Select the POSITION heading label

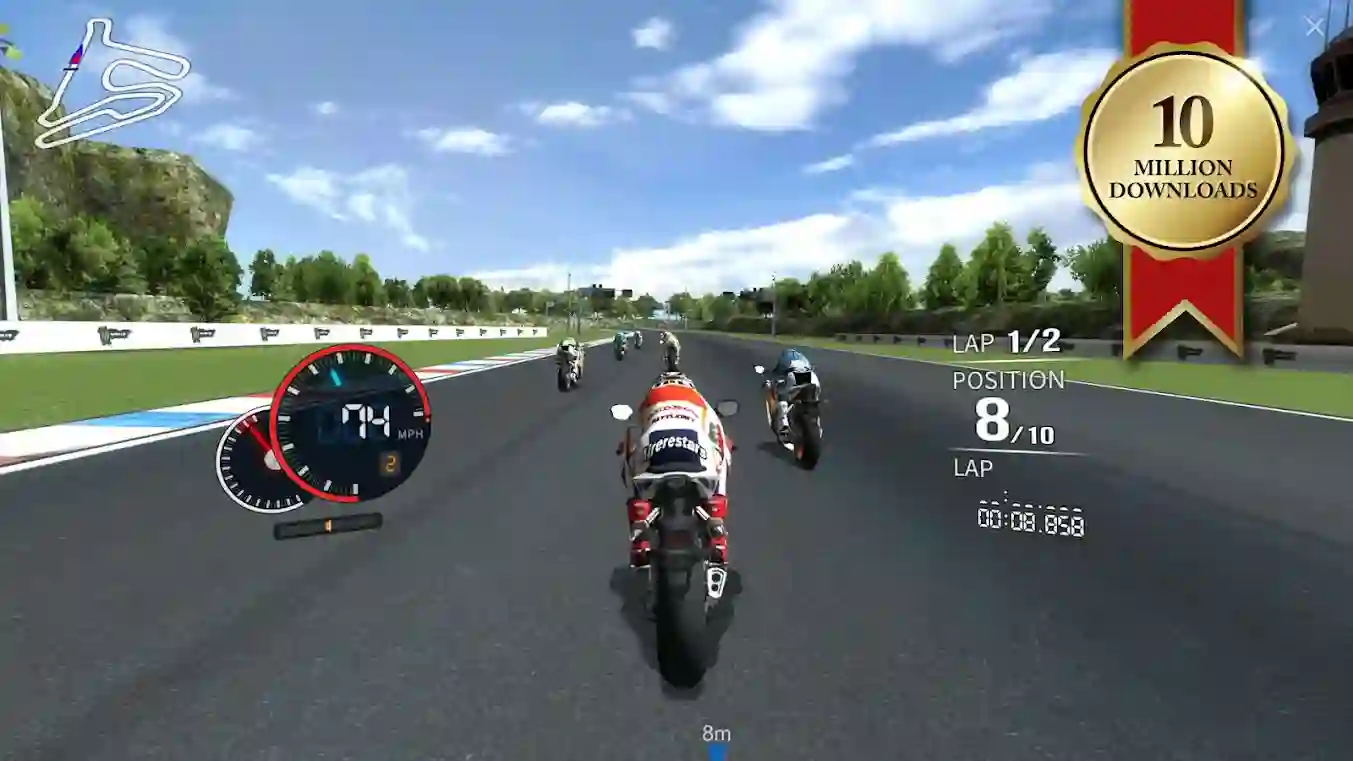point(1008,379)
